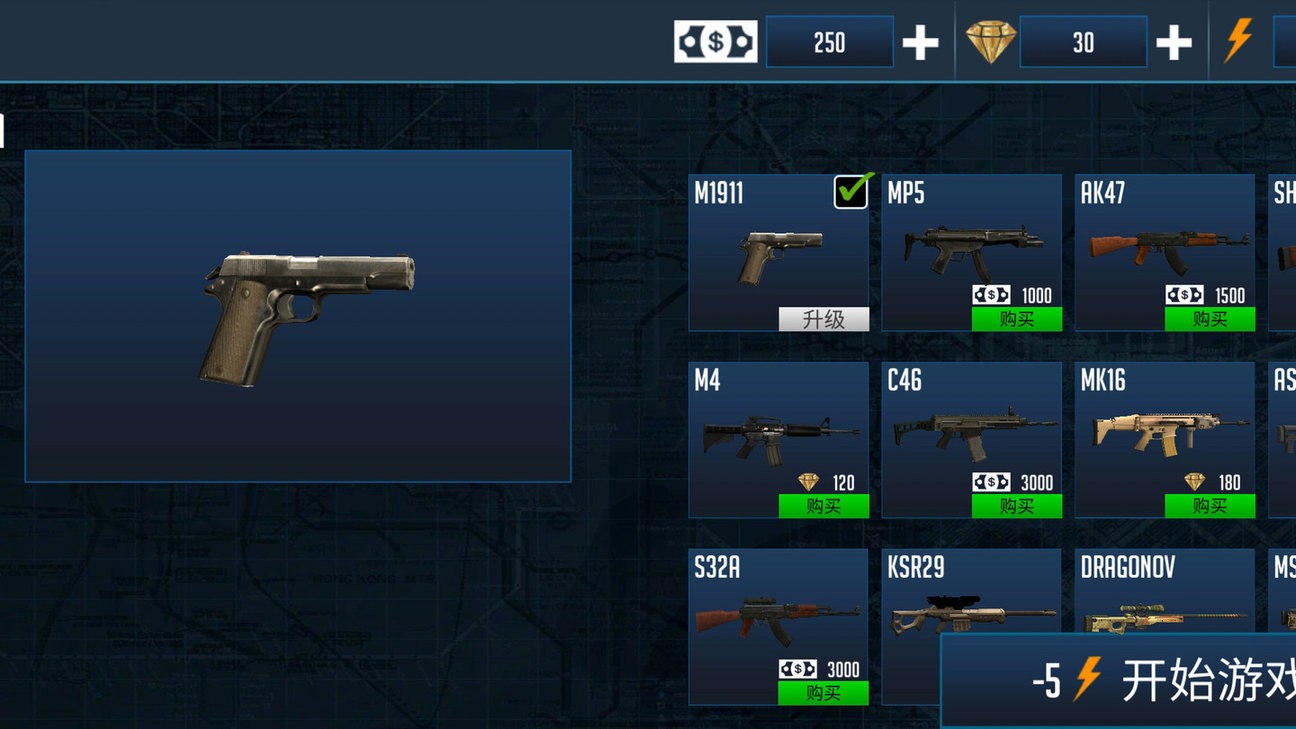
Task: Buy the MP5 for 1000 cash
Action: coord(1016,319)
